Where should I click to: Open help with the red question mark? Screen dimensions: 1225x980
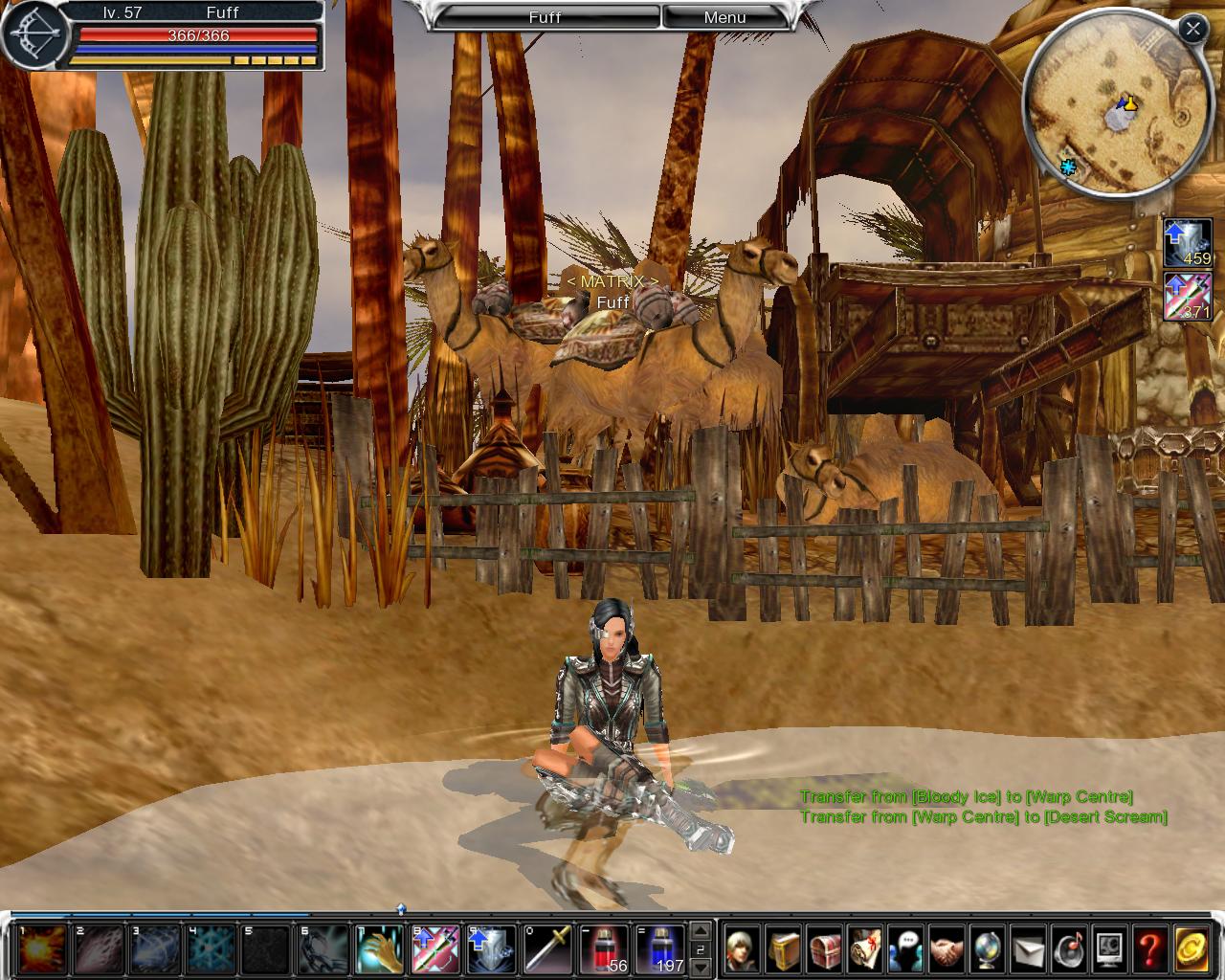pos(1149,948)
